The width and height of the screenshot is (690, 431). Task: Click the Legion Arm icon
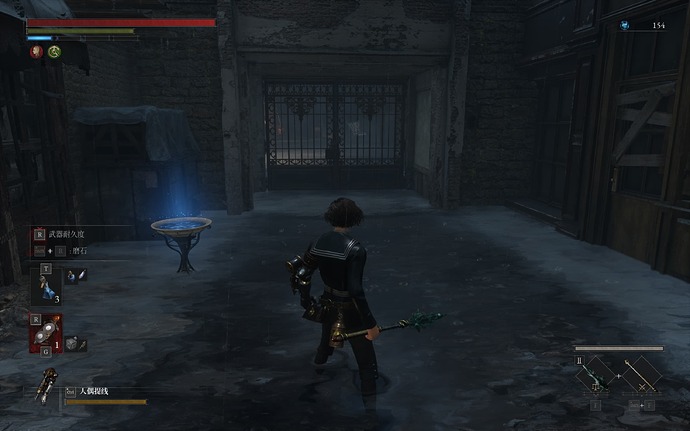[45, 387]
